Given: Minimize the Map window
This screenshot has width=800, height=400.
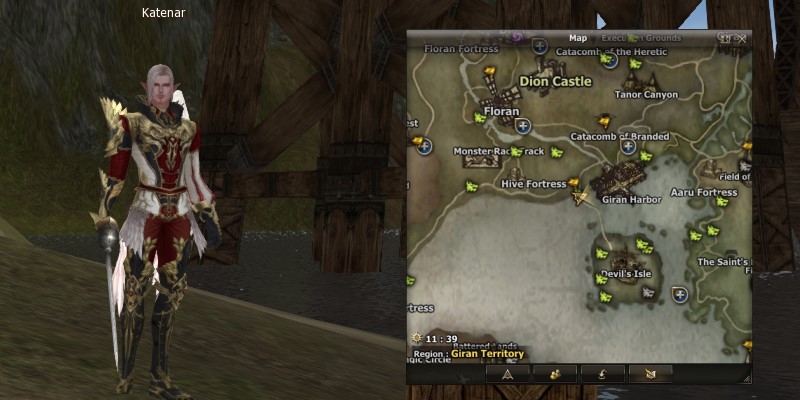Looking at the screenshot, I should [x=726, y=38].
